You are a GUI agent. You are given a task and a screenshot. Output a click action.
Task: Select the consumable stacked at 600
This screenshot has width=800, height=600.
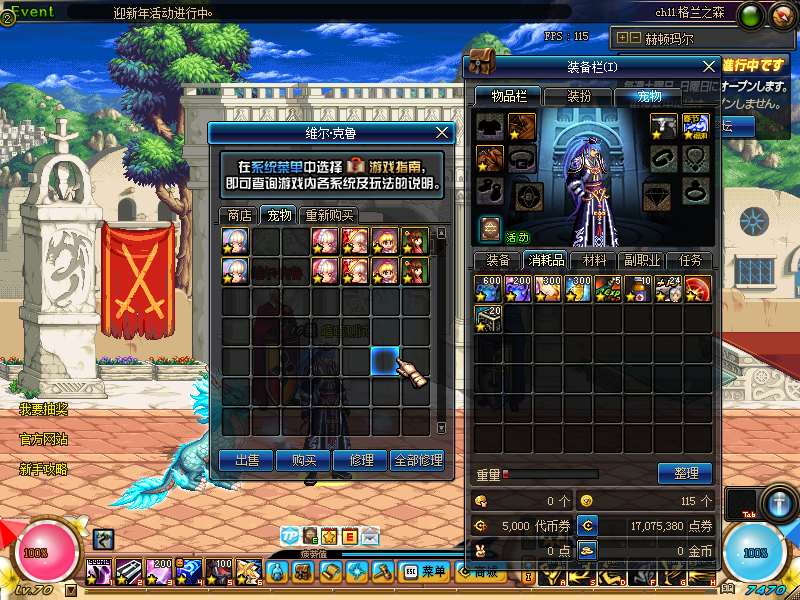489,289
